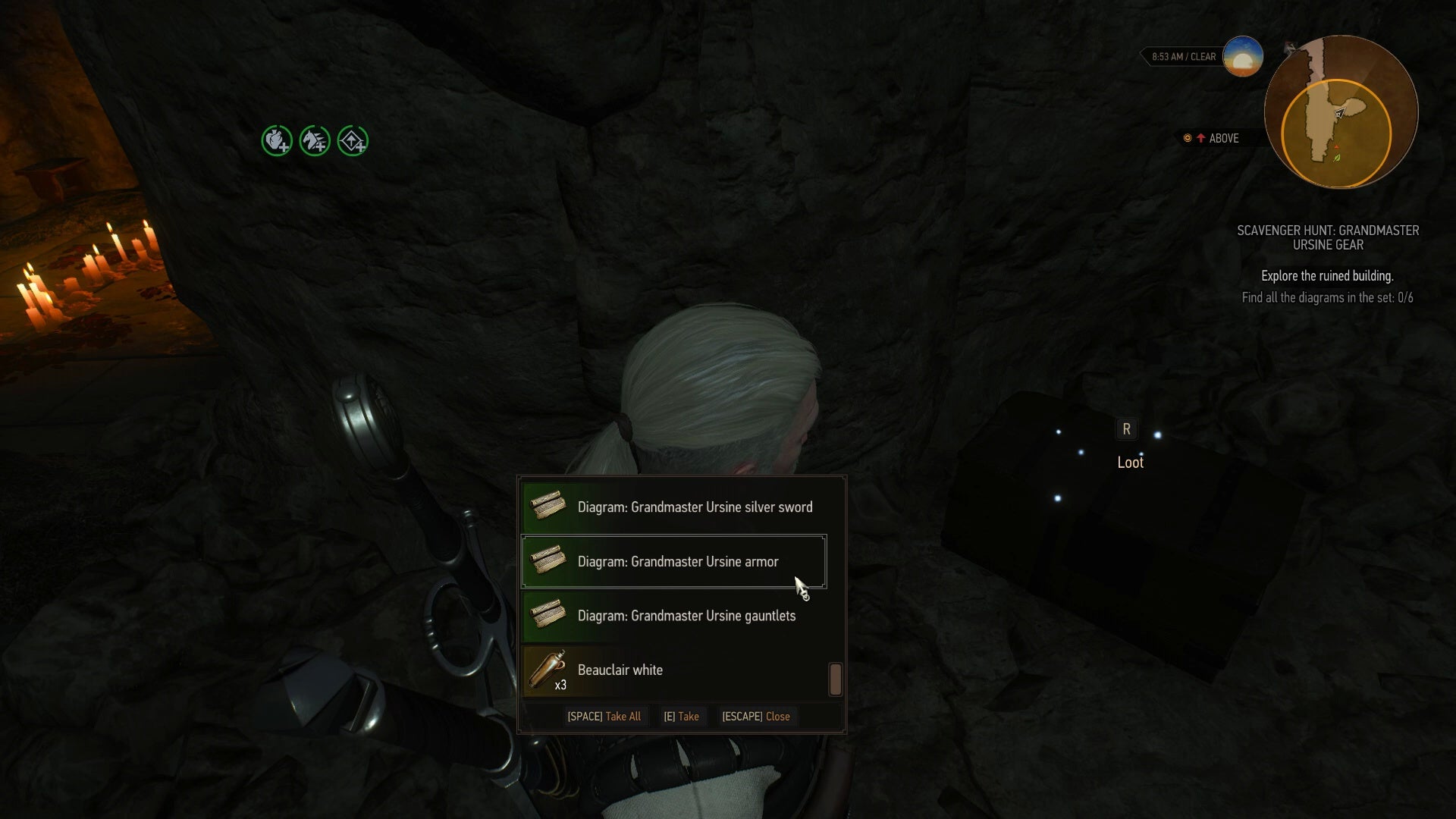Click the scrollbar in the loot list
Screen dimensions: 1456x819
click(835, 680)
